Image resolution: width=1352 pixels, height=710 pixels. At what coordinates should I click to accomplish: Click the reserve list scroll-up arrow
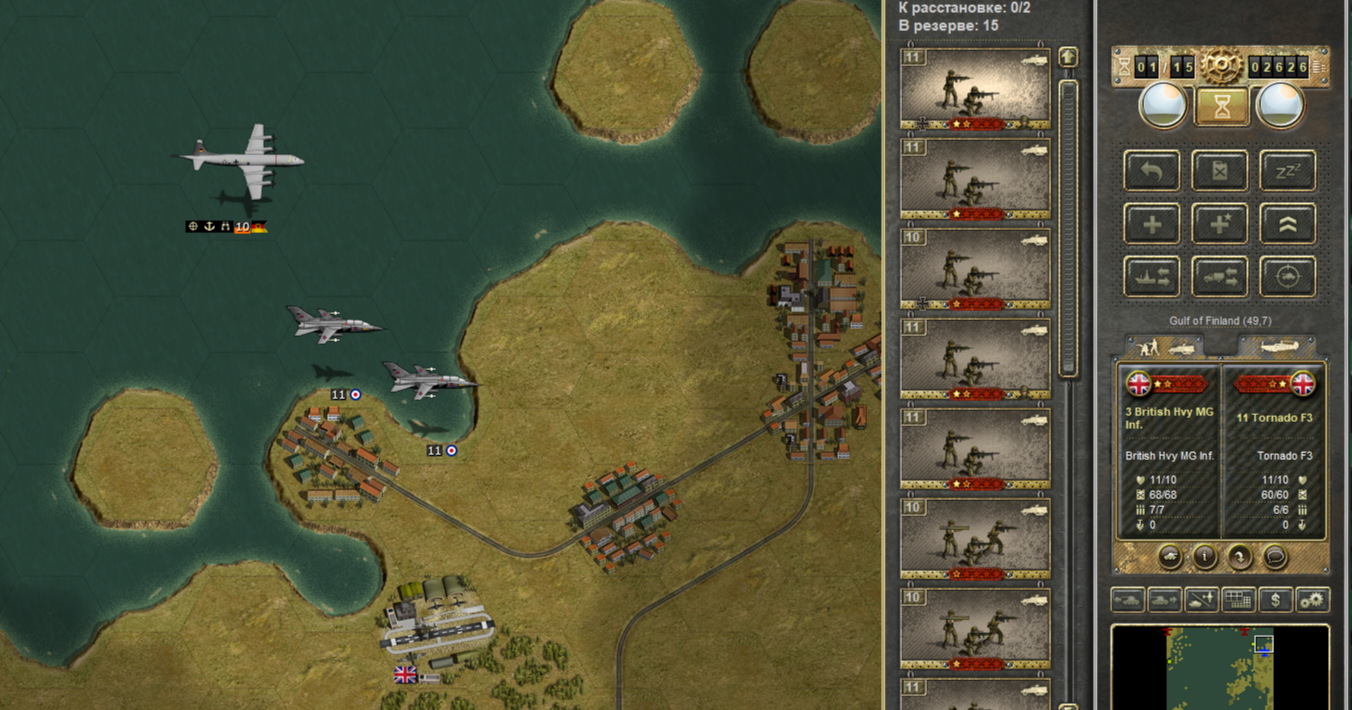pyautogui.click(x=1068, y=58)
